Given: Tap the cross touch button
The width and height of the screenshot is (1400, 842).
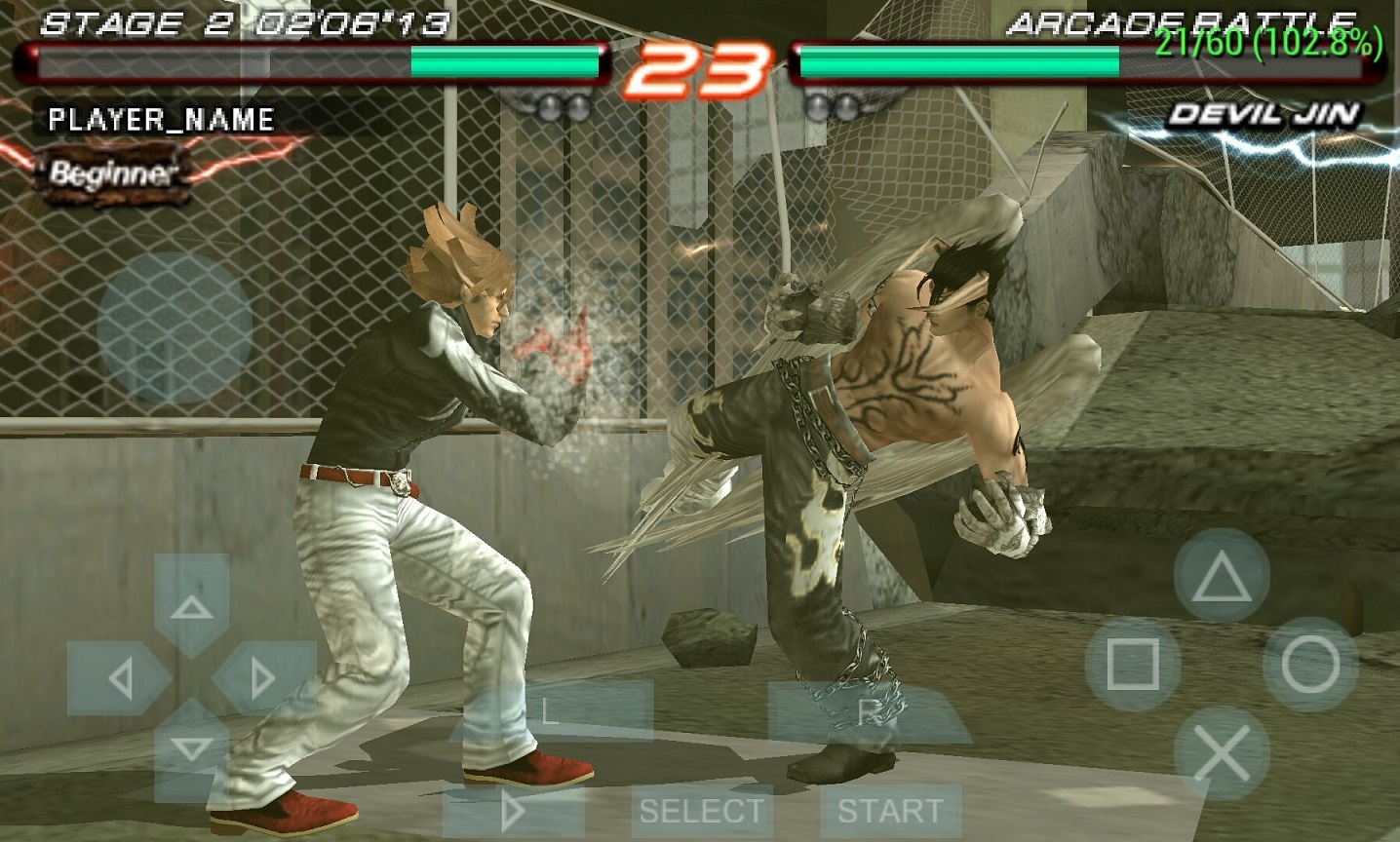Looking at the screenshot, I should coord(1221,752).
